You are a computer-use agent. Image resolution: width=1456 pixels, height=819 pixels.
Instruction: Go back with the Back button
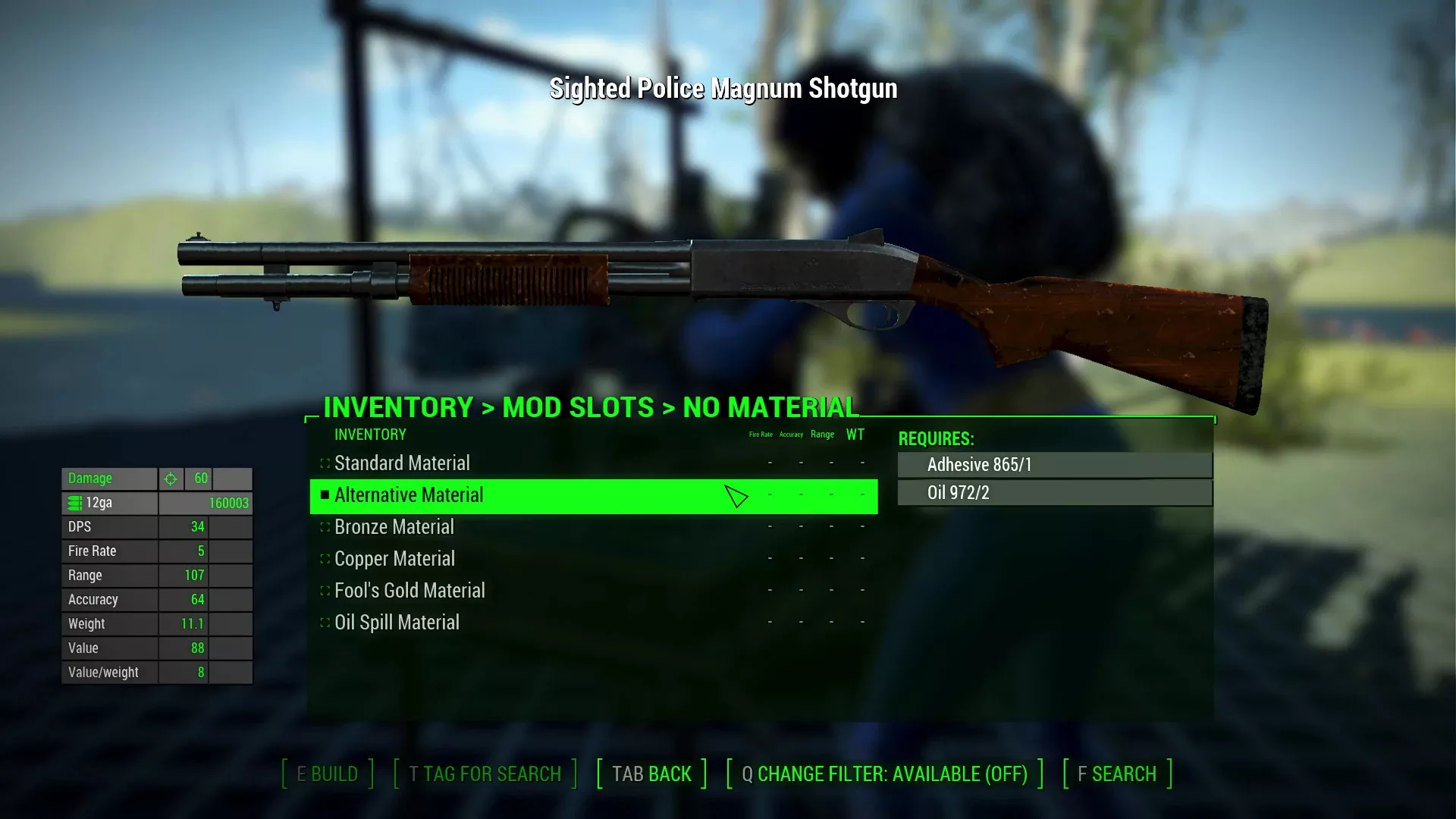pyautogui.click(x=651, y=774)
